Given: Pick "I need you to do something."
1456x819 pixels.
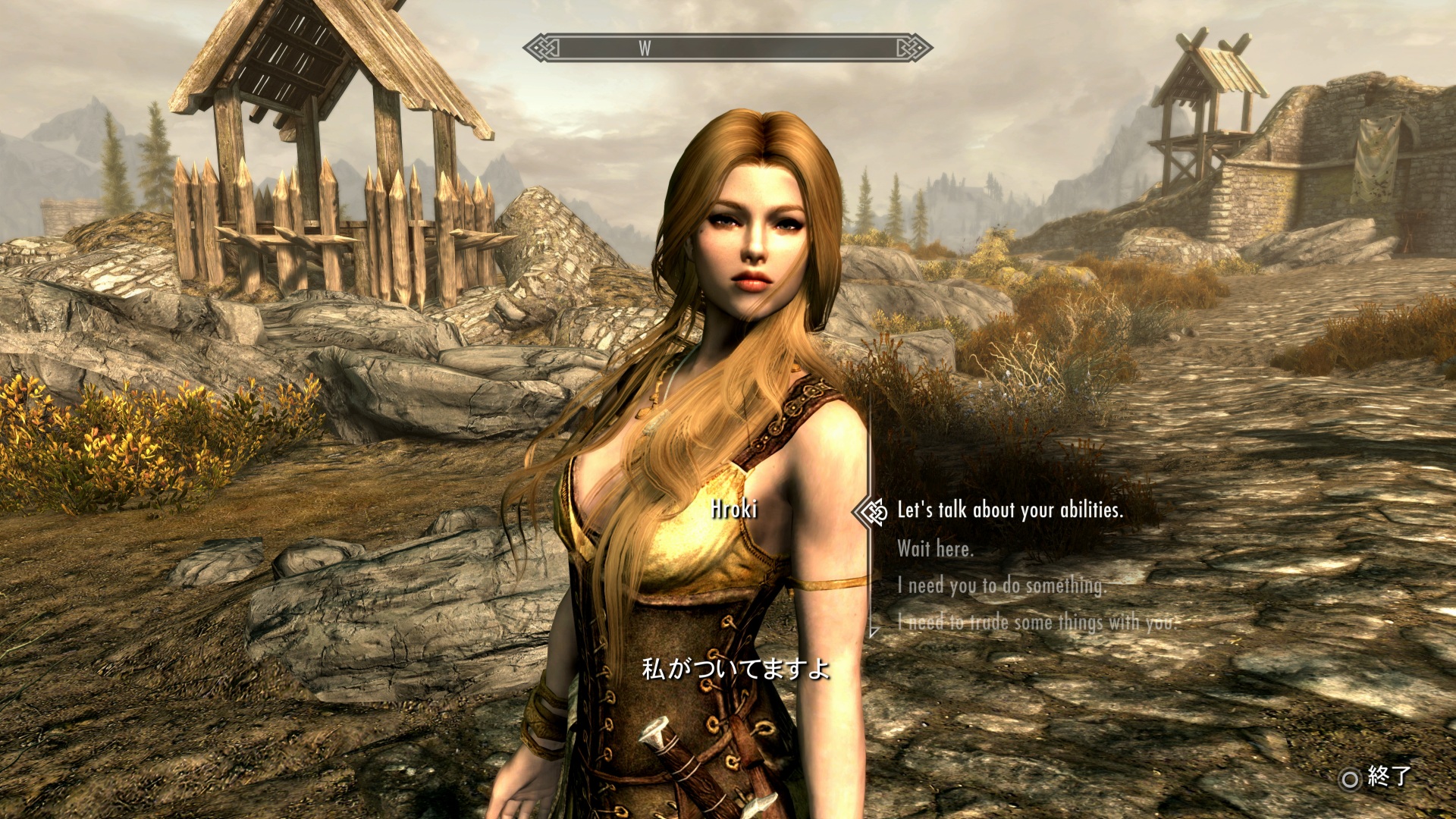Looking at the screenshot, I should (x=1001, y=585).
